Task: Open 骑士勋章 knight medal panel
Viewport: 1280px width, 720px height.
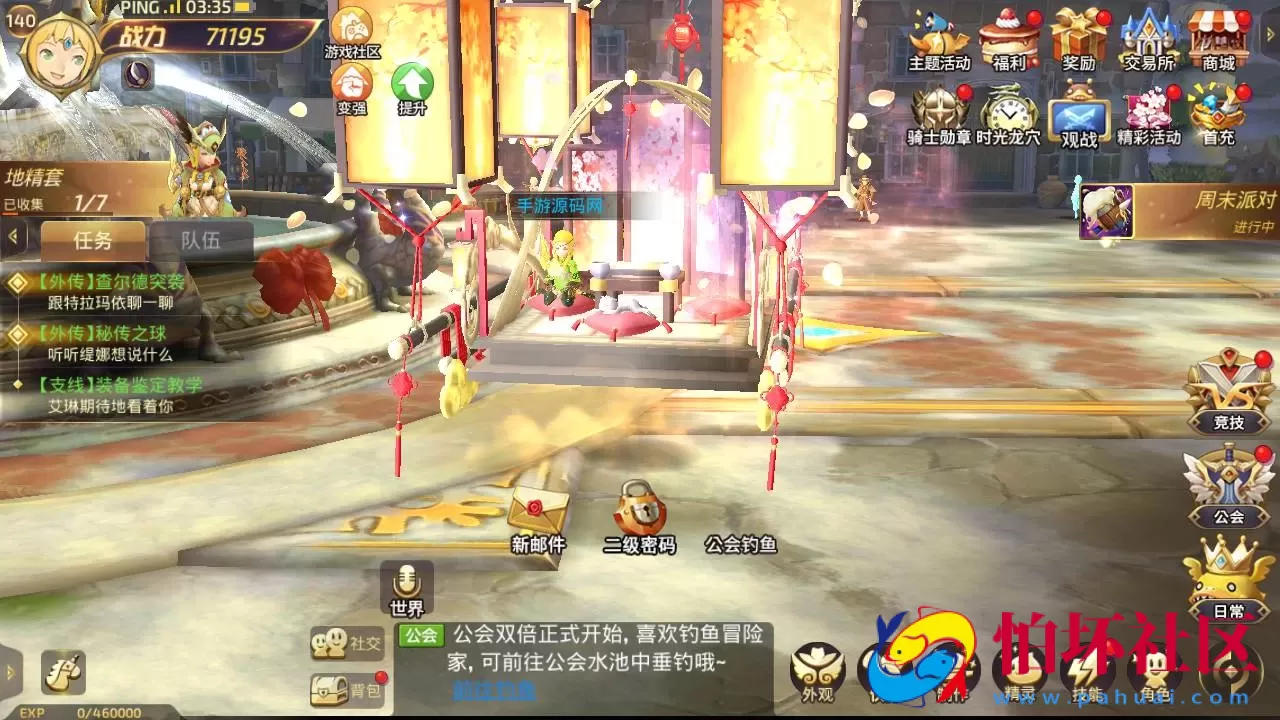Action: 938,110
